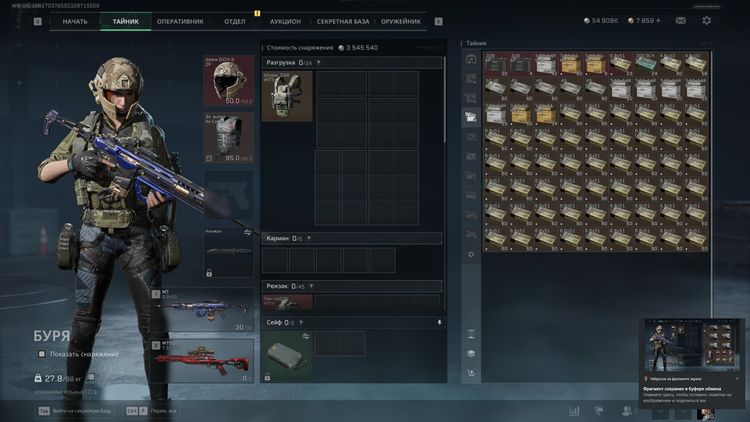Open the Отдел tab
This screenshot has width=750, height=422.
tap(235, 21)
